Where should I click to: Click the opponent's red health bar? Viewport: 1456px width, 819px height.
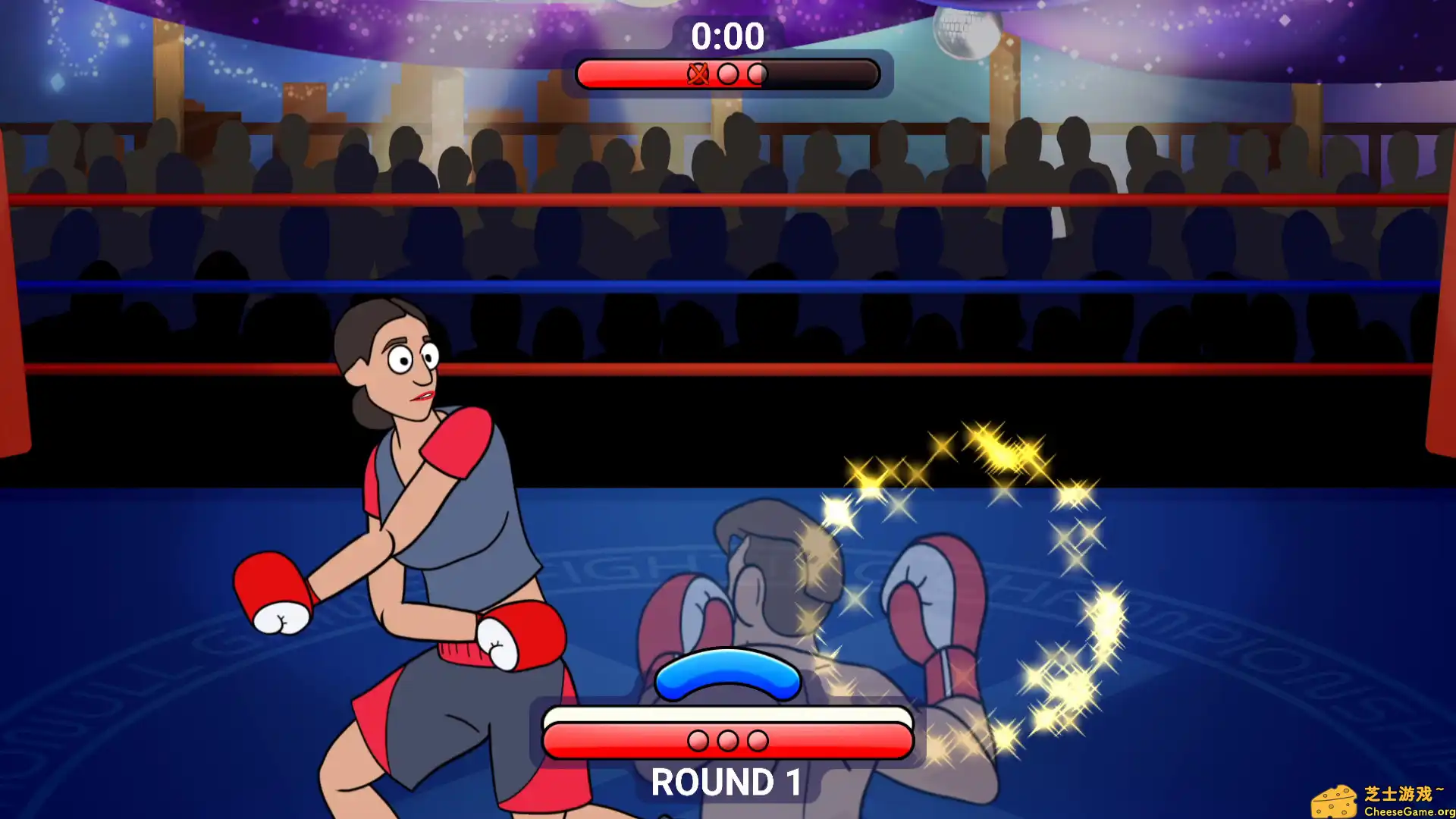[x=645, y=73]
